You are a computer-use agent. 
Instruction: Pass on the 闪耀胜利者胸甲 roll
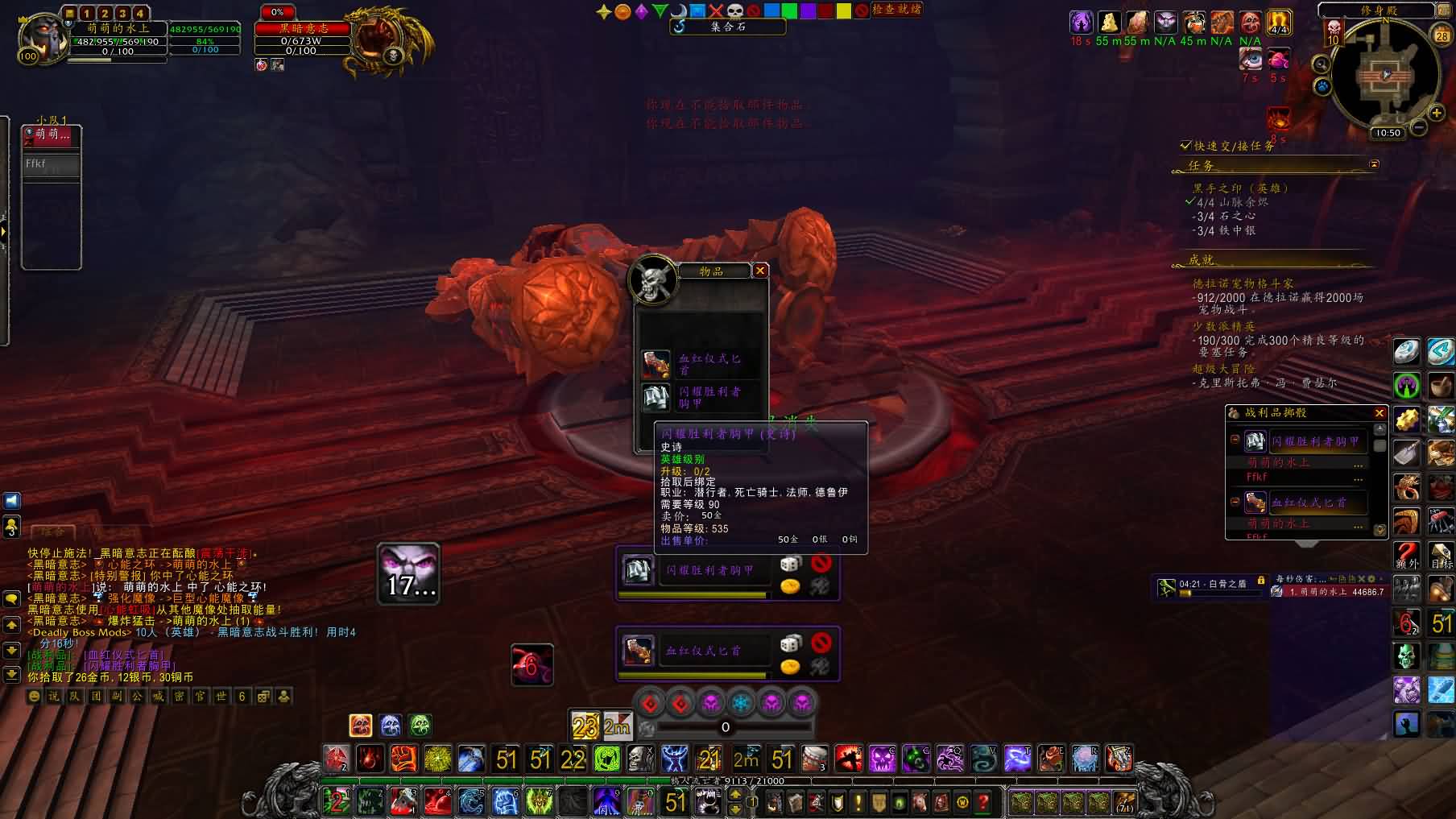[821, 564]
